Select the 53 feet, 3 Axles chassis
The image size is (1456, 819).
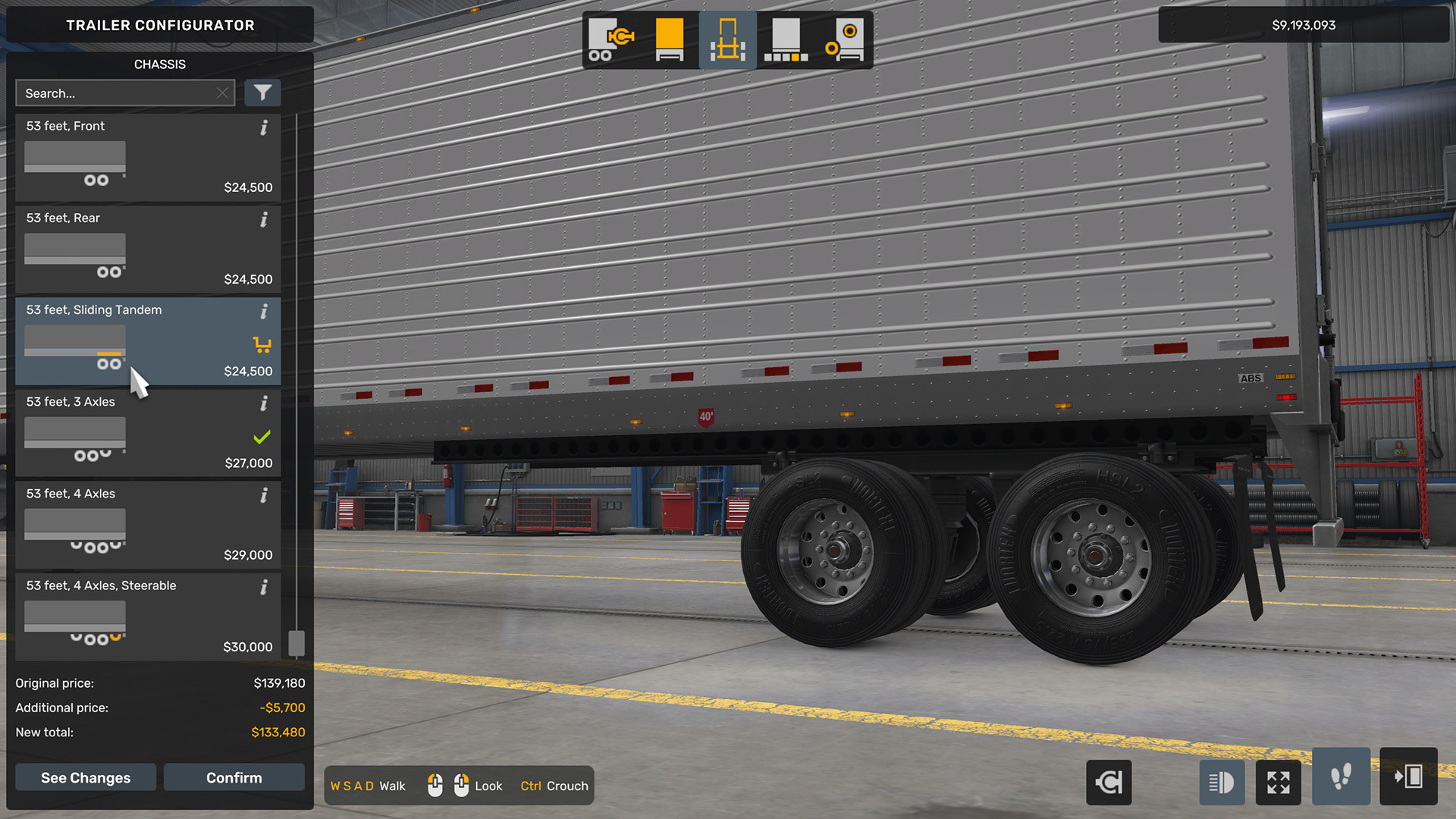coord(148,433)
